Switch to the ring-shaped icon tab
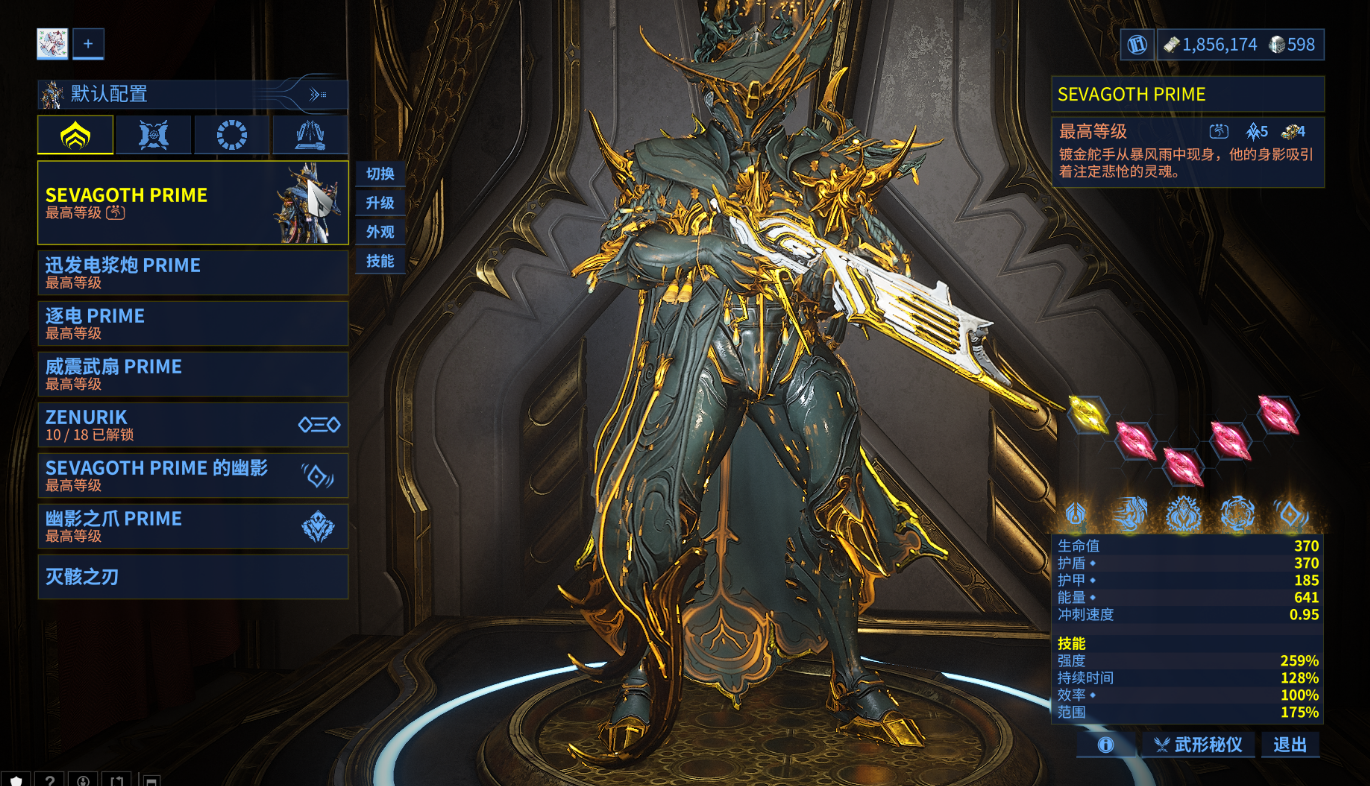Image resolution: width=1370 pixels, height=786 pixels. click(x=232, y=135)
